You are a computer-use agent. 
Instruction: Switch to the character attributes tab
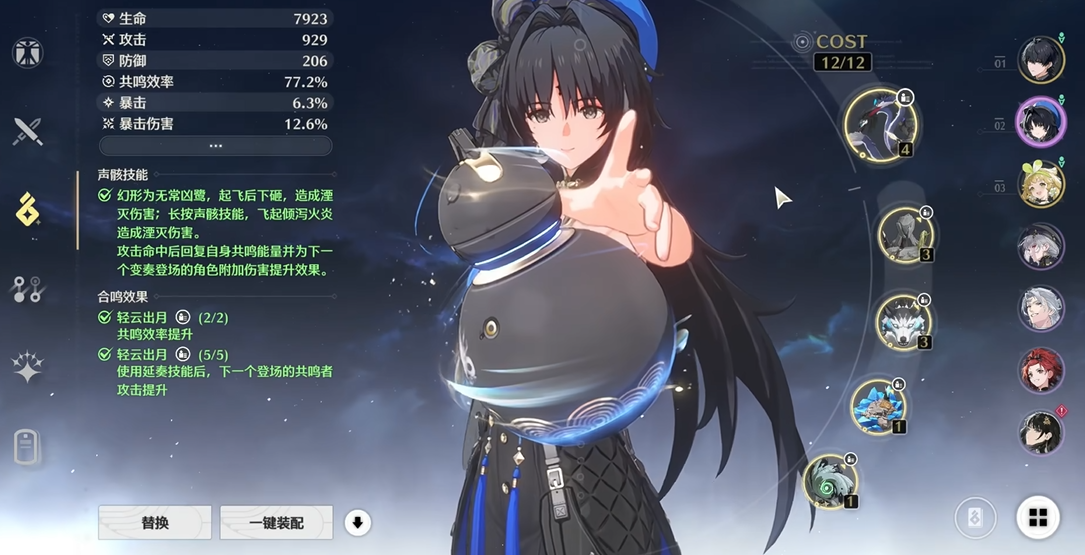[27, 53]
